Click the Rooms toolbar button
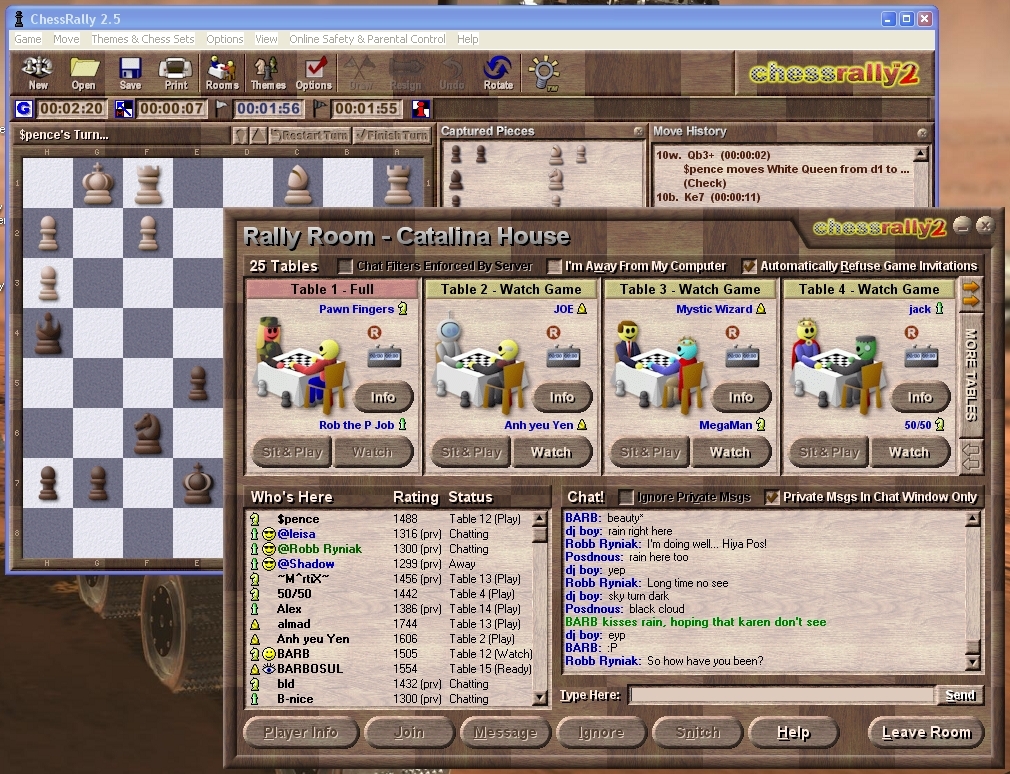The image size is (1010, 774). point(222,71)
